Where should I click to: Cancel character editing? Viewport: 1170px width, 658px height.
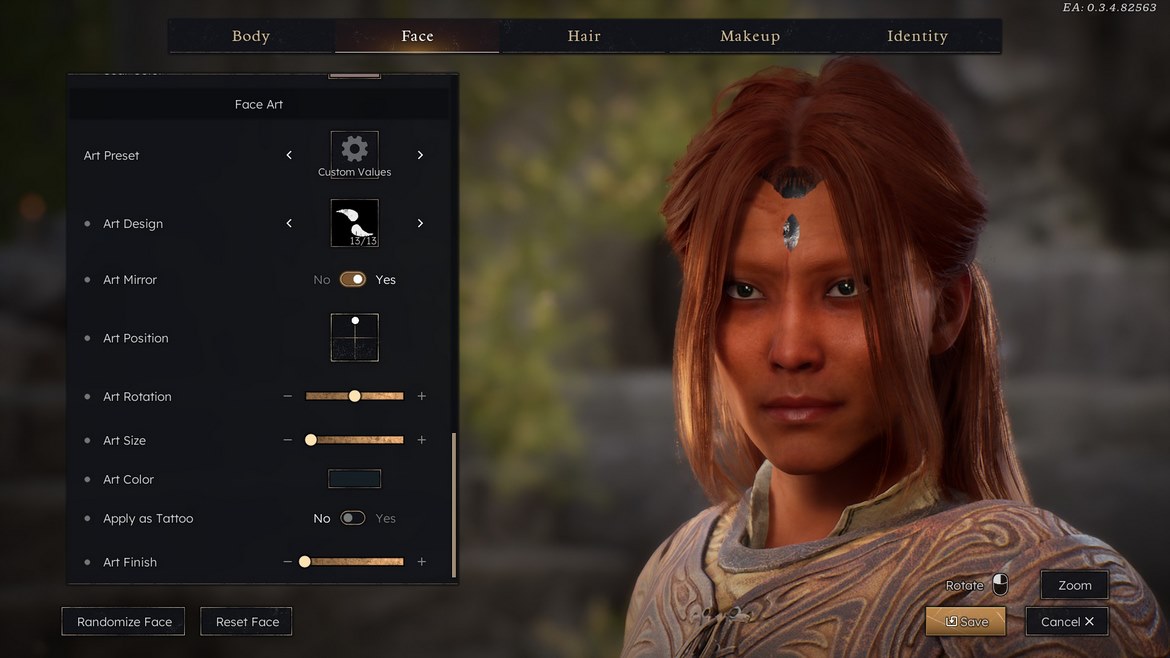(x=1066, y=622)
